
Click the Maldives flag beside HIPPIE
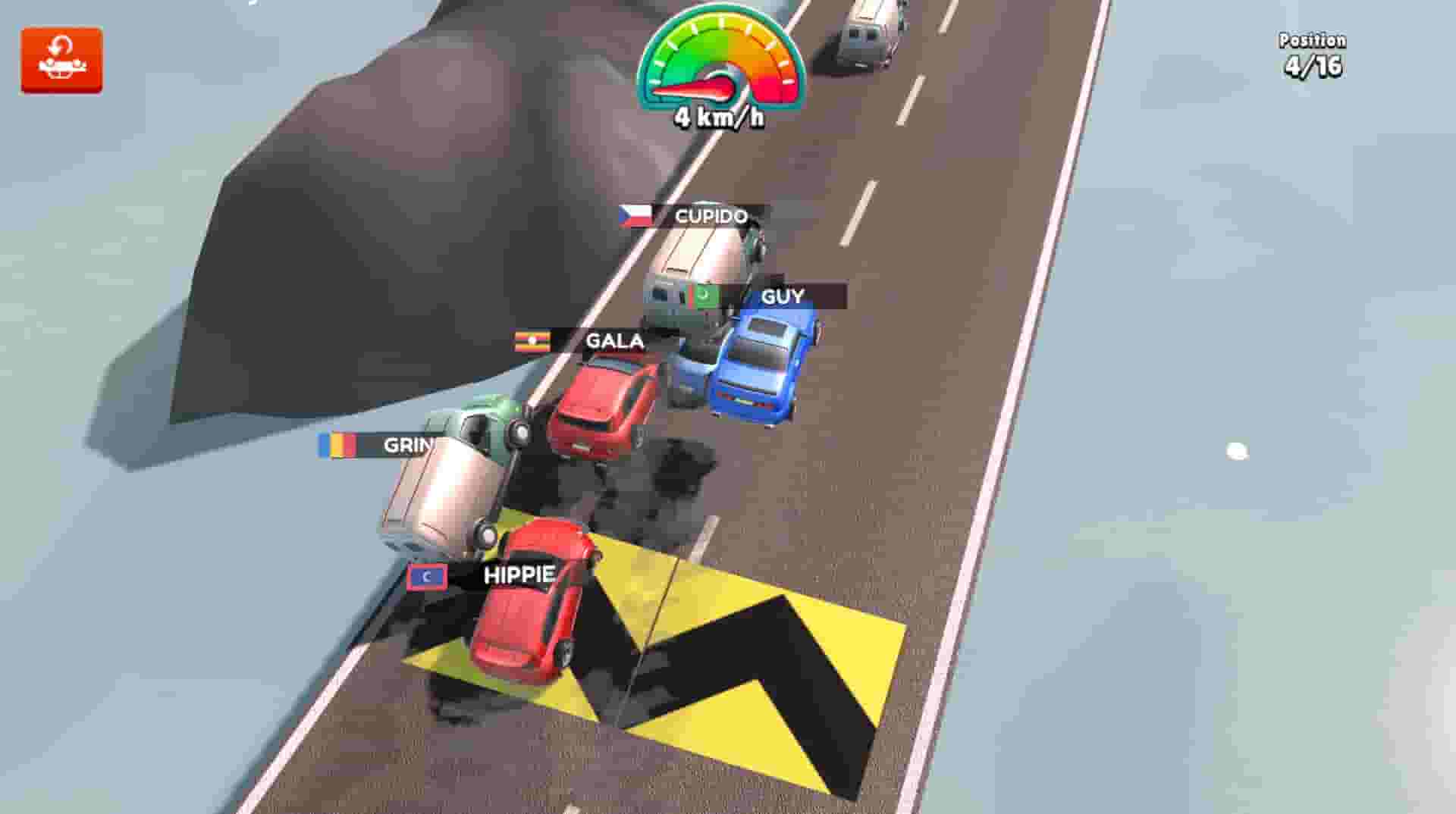coord(427,576)
